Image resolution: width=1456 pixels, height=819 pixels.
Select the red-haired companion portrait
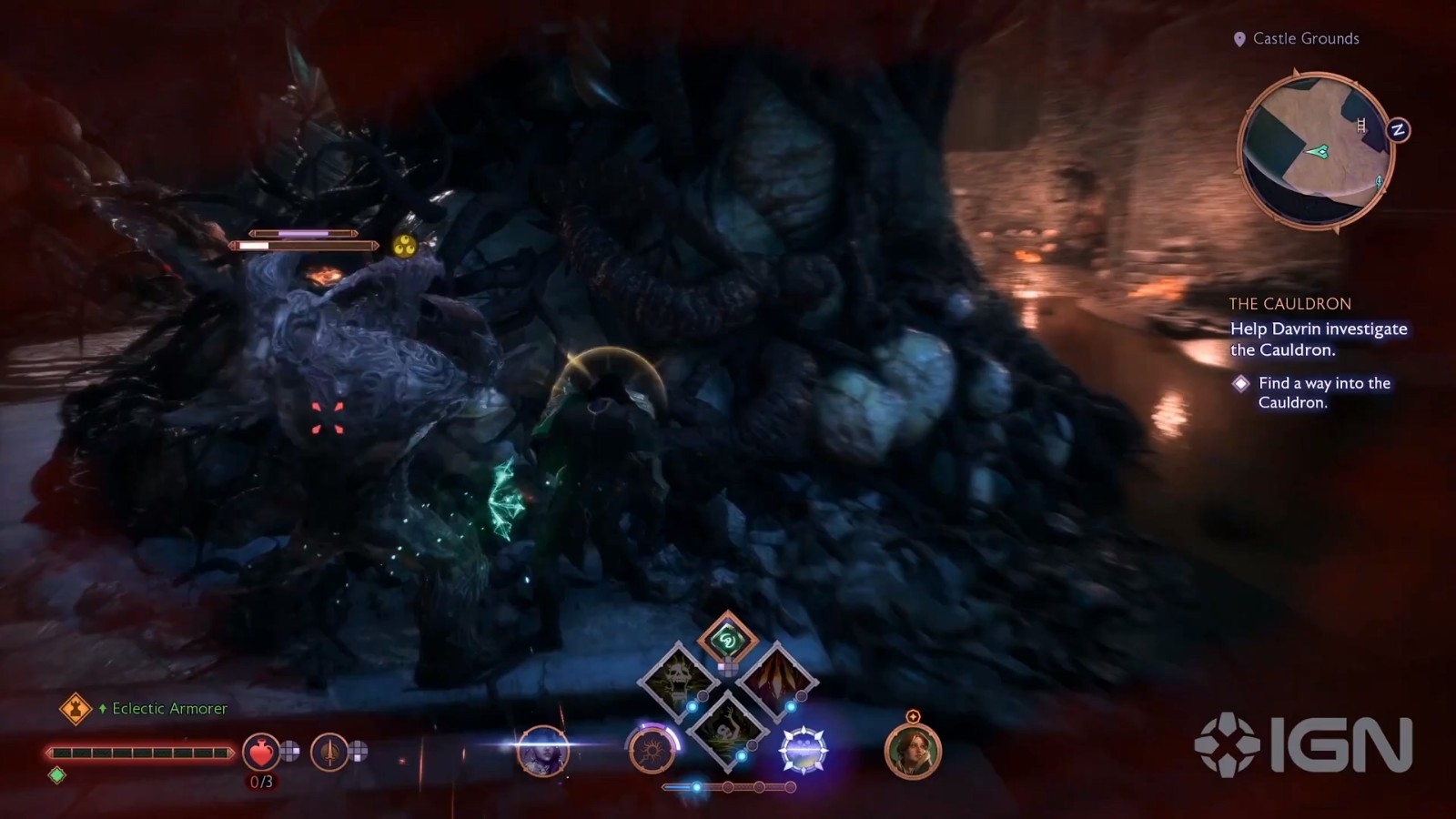pos(913,752)
